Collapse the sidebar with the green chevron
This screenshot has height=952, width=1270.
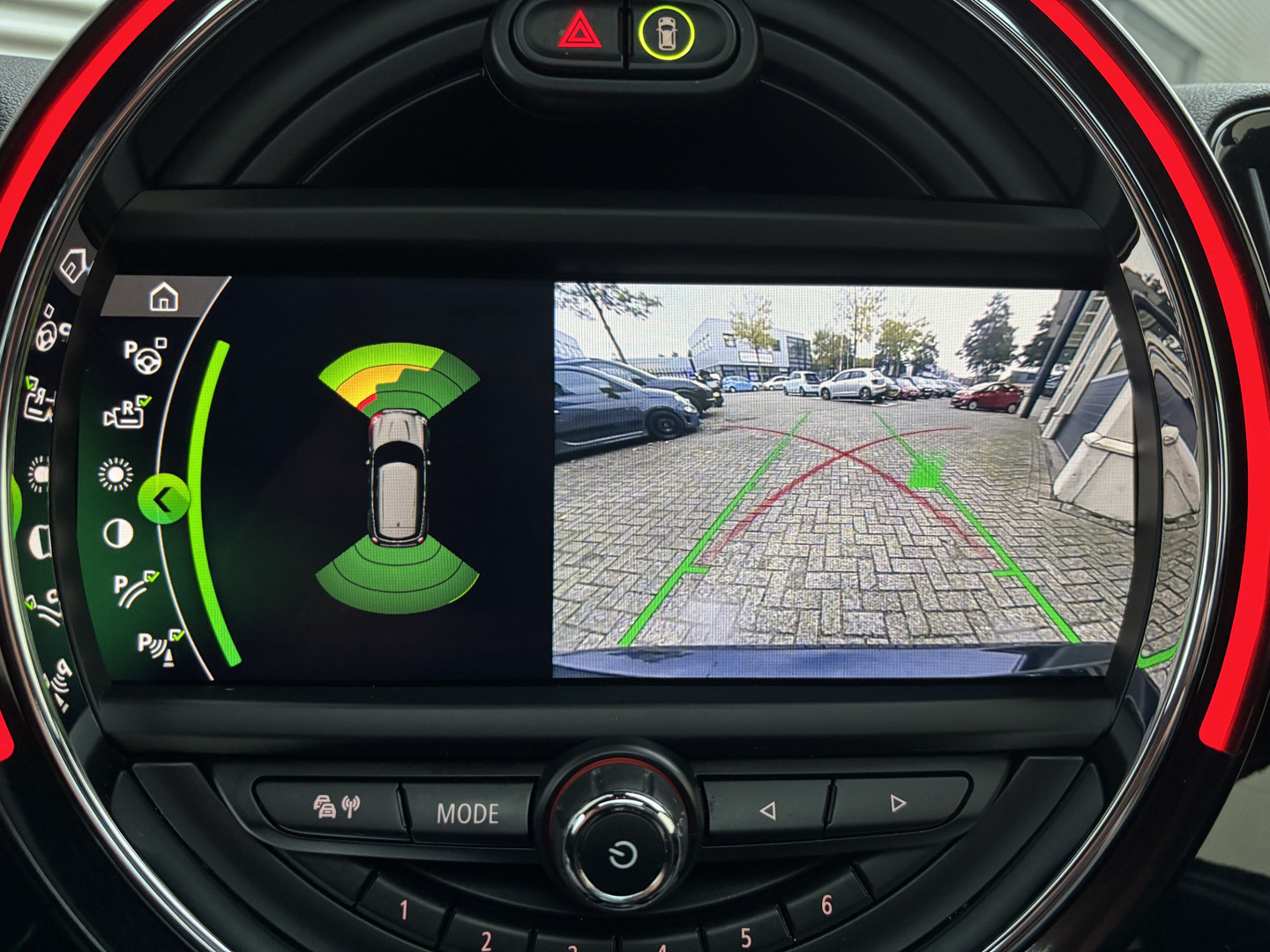click(x=165, y=497)
